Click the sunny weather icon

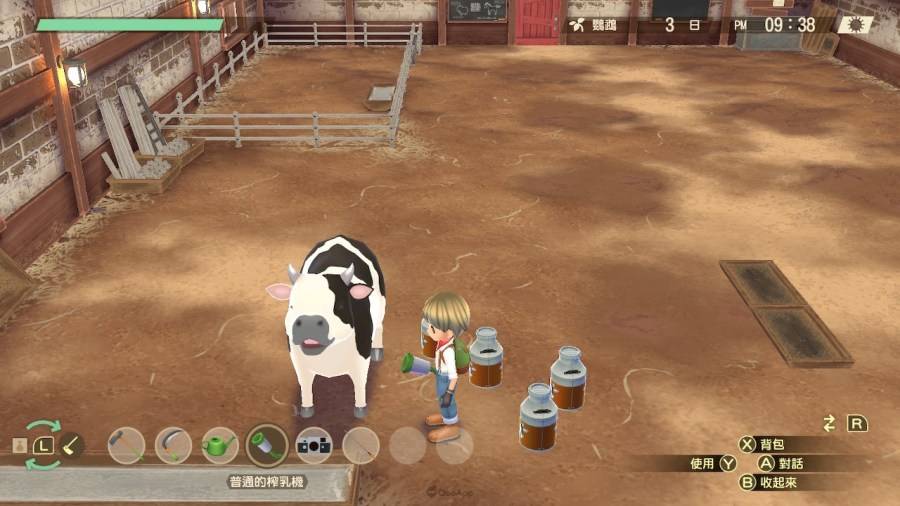click(x=856, y=24)
